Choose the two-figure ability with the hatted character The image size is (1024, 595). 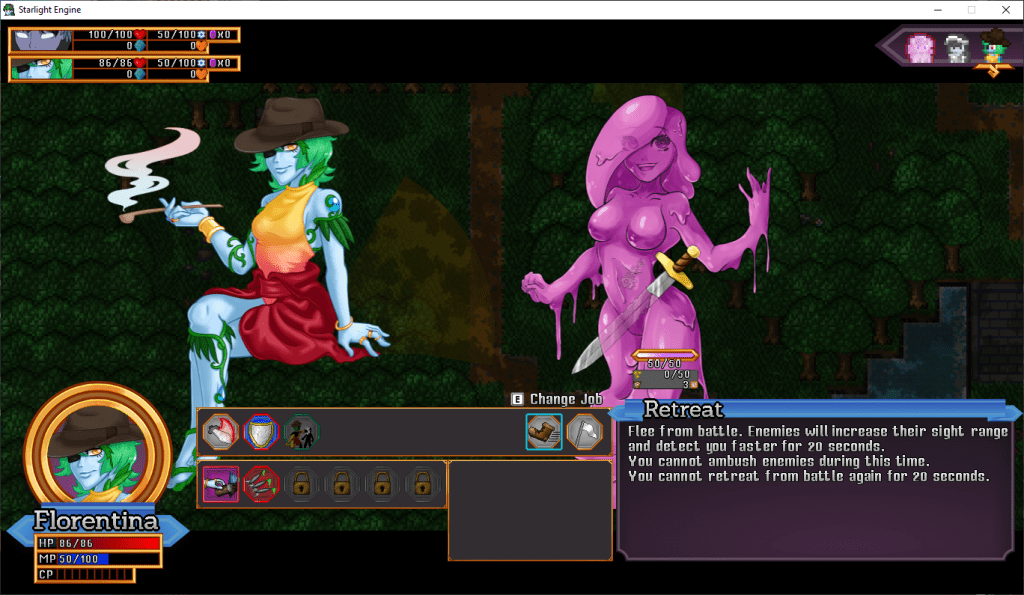click(x=300, y=432)
